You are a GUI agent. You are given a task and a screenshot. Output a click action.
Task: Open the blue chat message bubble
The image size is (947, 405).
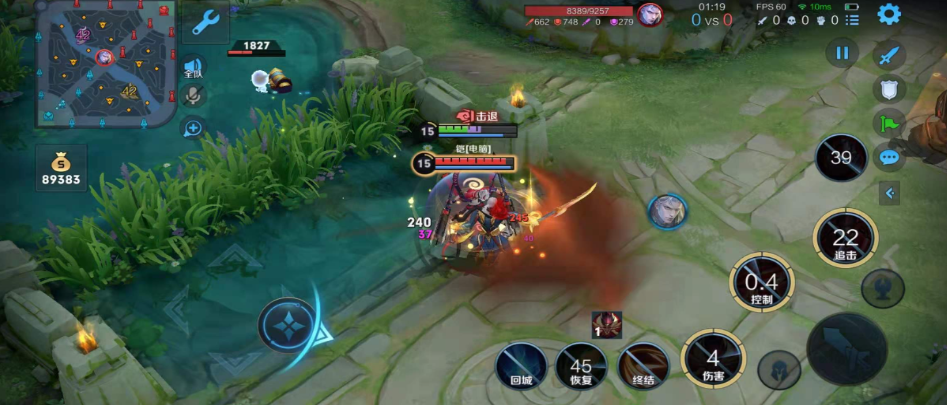(x=889, y=157)
